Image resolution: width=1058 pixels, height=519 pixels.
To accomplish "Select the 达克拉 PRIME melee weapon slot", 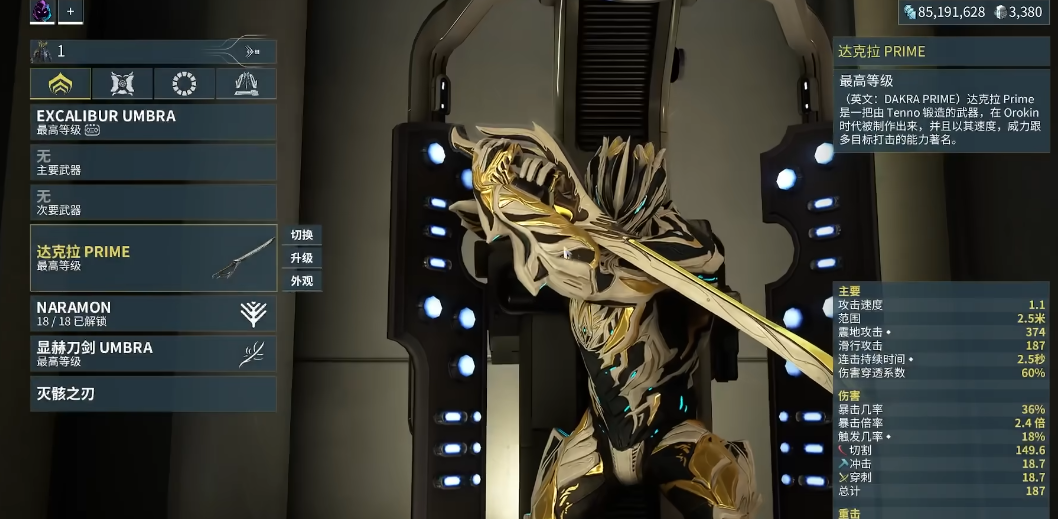I will [153, 258].
